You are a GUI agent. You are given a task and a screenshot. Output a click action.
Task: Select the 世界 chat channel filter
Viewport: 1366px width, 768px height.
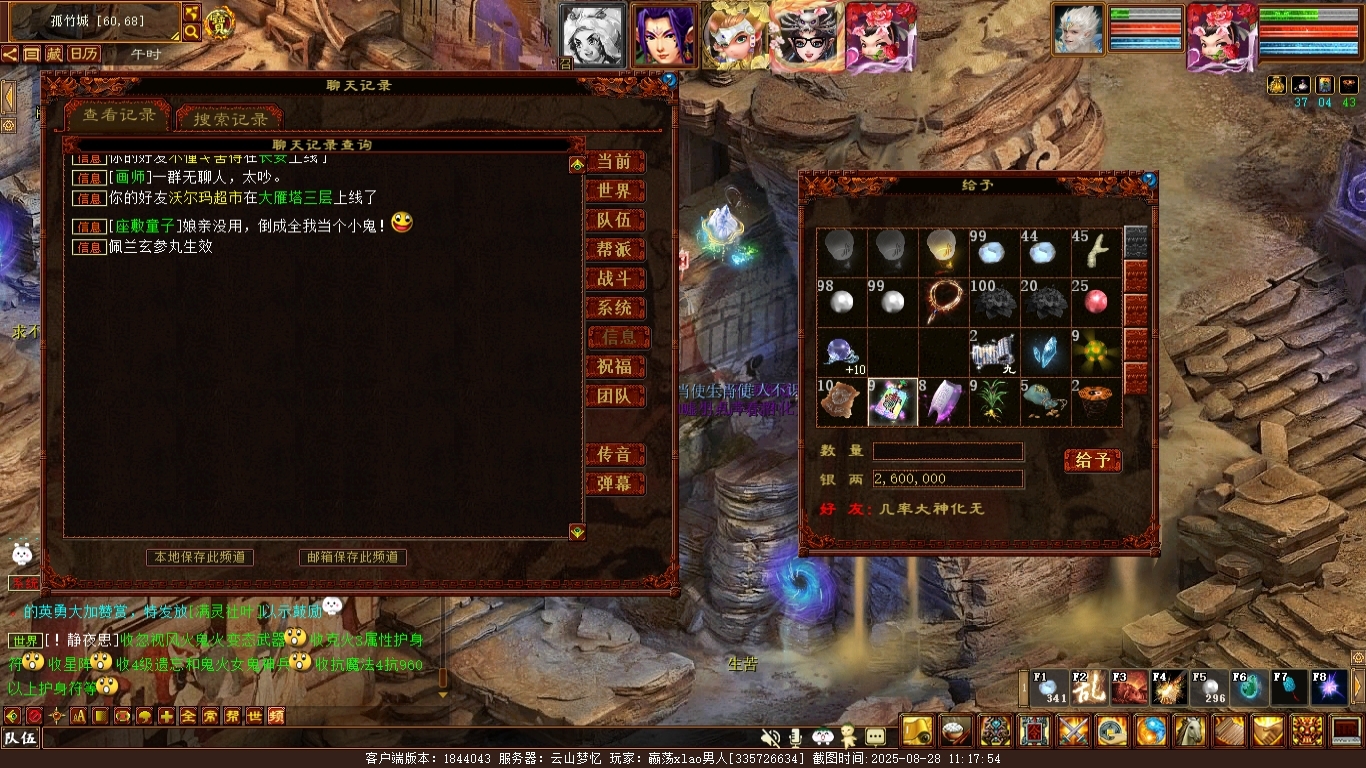pos(614,191)
